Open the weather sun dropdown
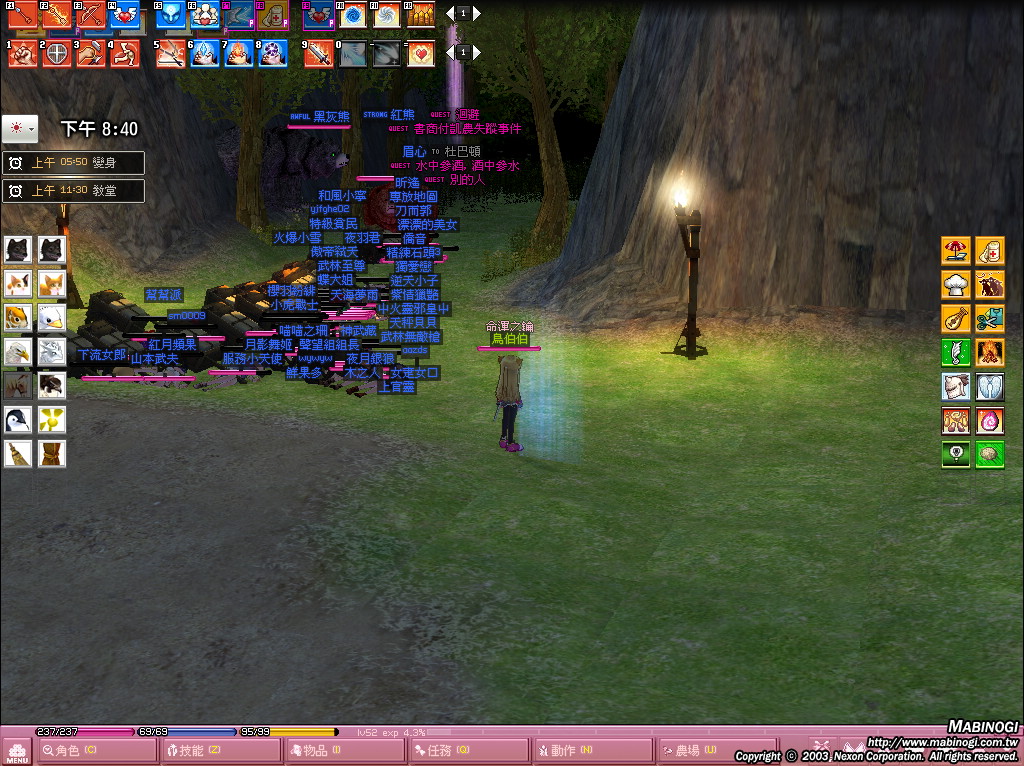Image resolution: width=1024 pixels, height=766 pixels. click(x=20, y=129)
